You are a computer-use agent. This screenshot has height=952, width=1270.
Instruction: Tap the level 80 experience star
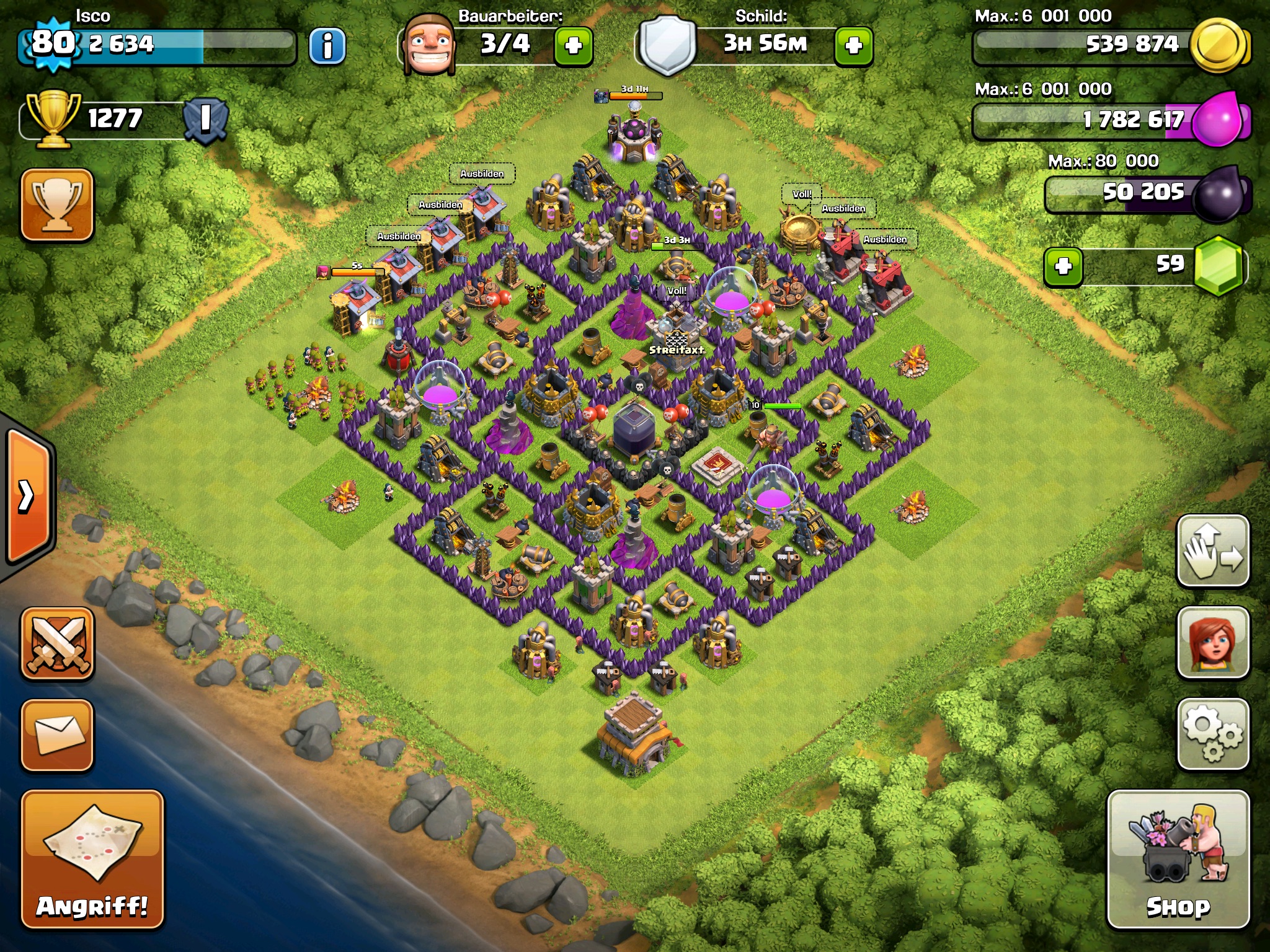coord(53,43)
